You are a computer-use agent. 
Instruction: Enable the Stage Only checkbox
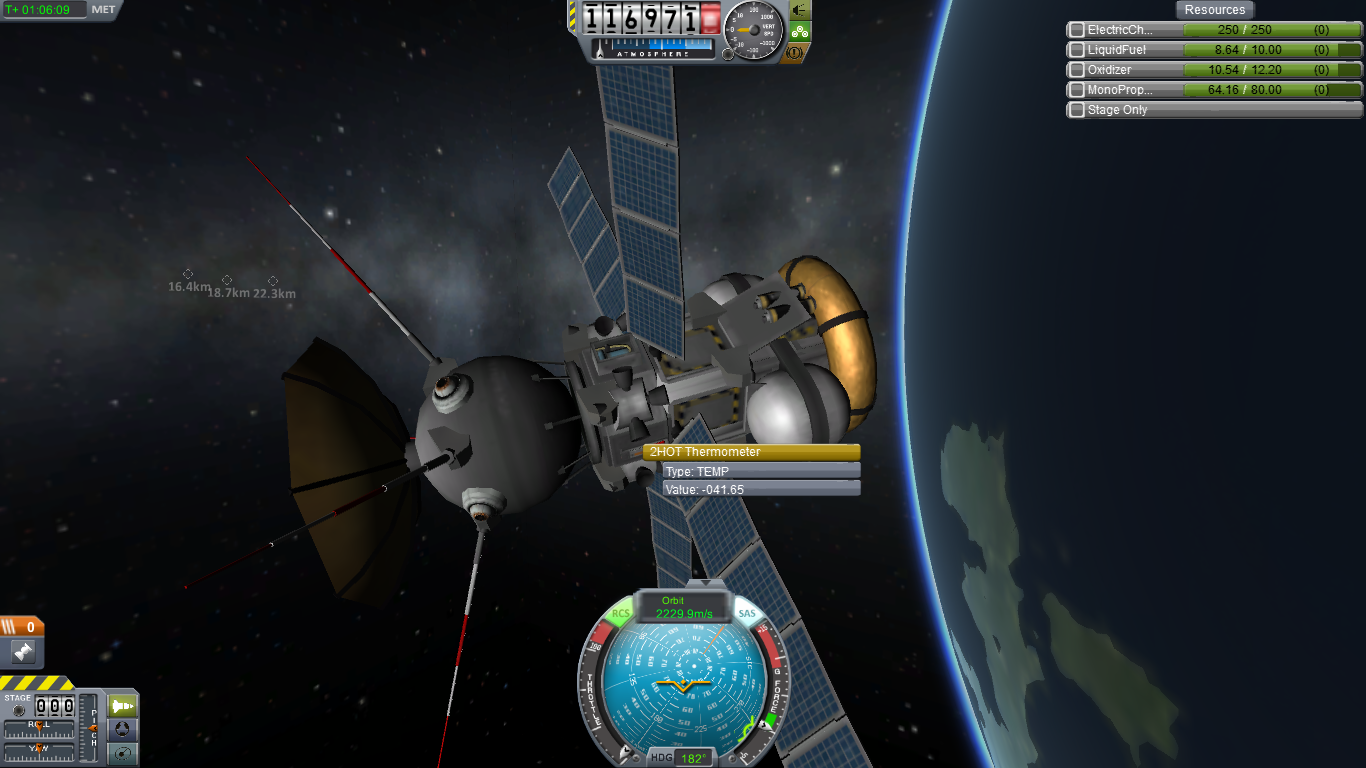[x=1077, y=110]
